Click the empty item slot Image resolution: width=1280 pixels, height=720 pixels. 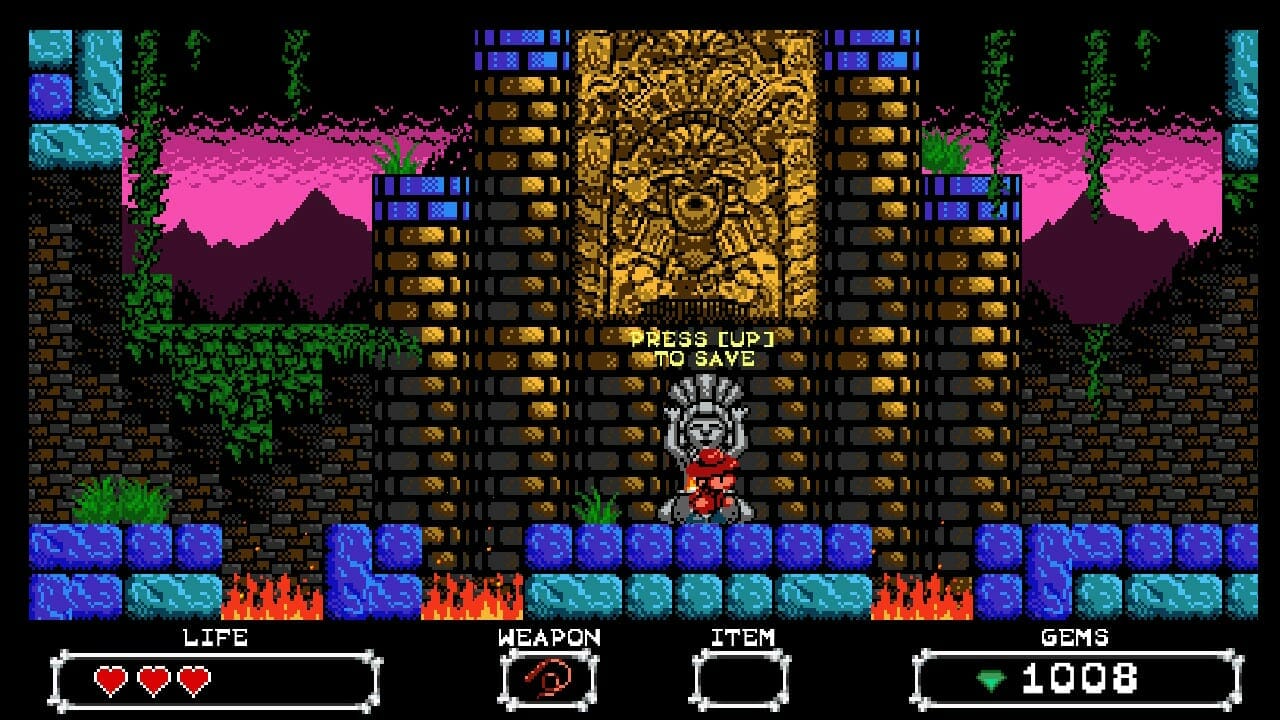[741, 681]
